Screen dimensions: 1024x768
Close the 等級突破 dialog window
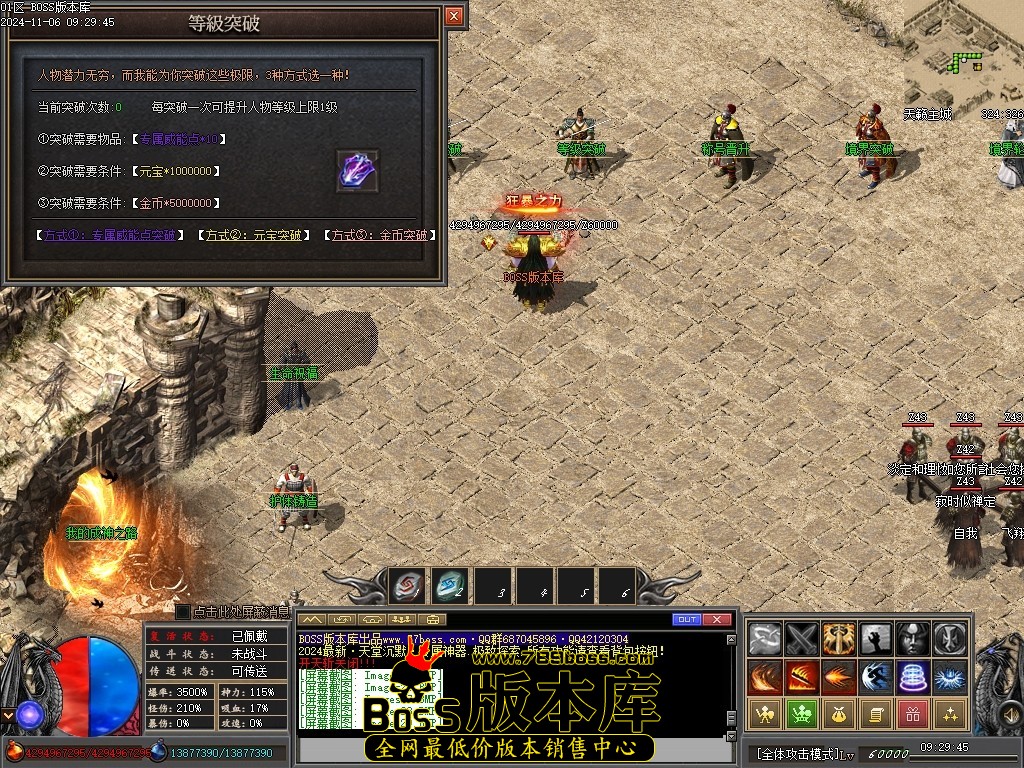coord(454,16)
